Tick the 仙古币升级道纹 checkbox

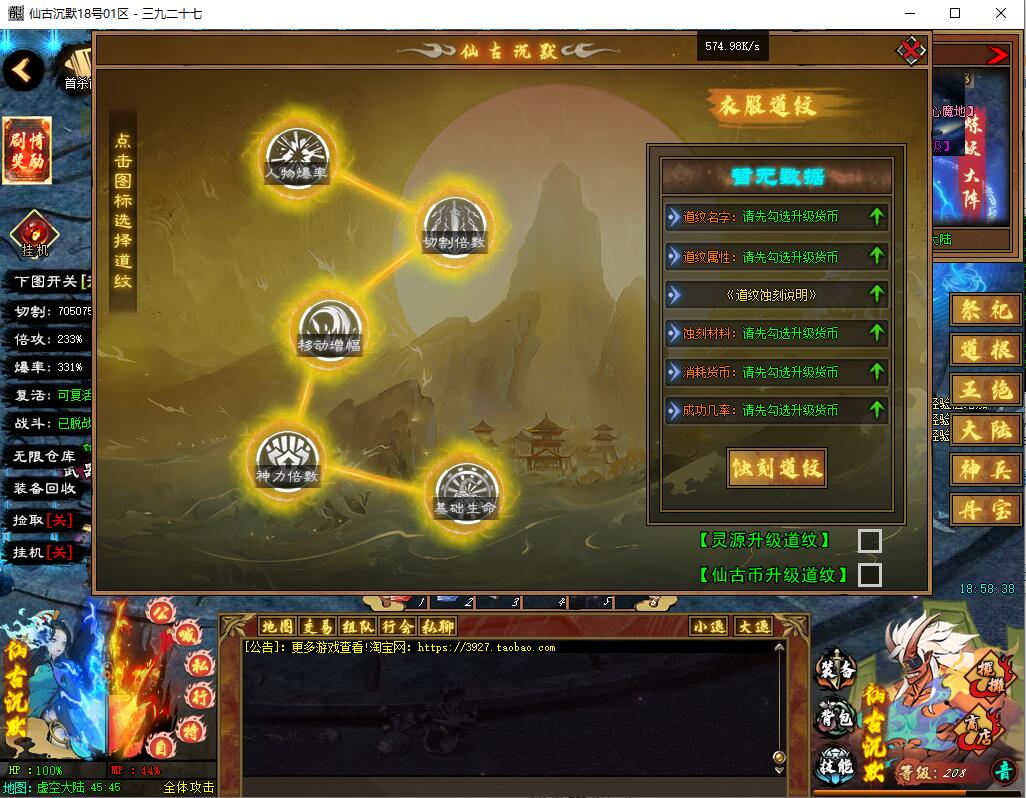870,575
